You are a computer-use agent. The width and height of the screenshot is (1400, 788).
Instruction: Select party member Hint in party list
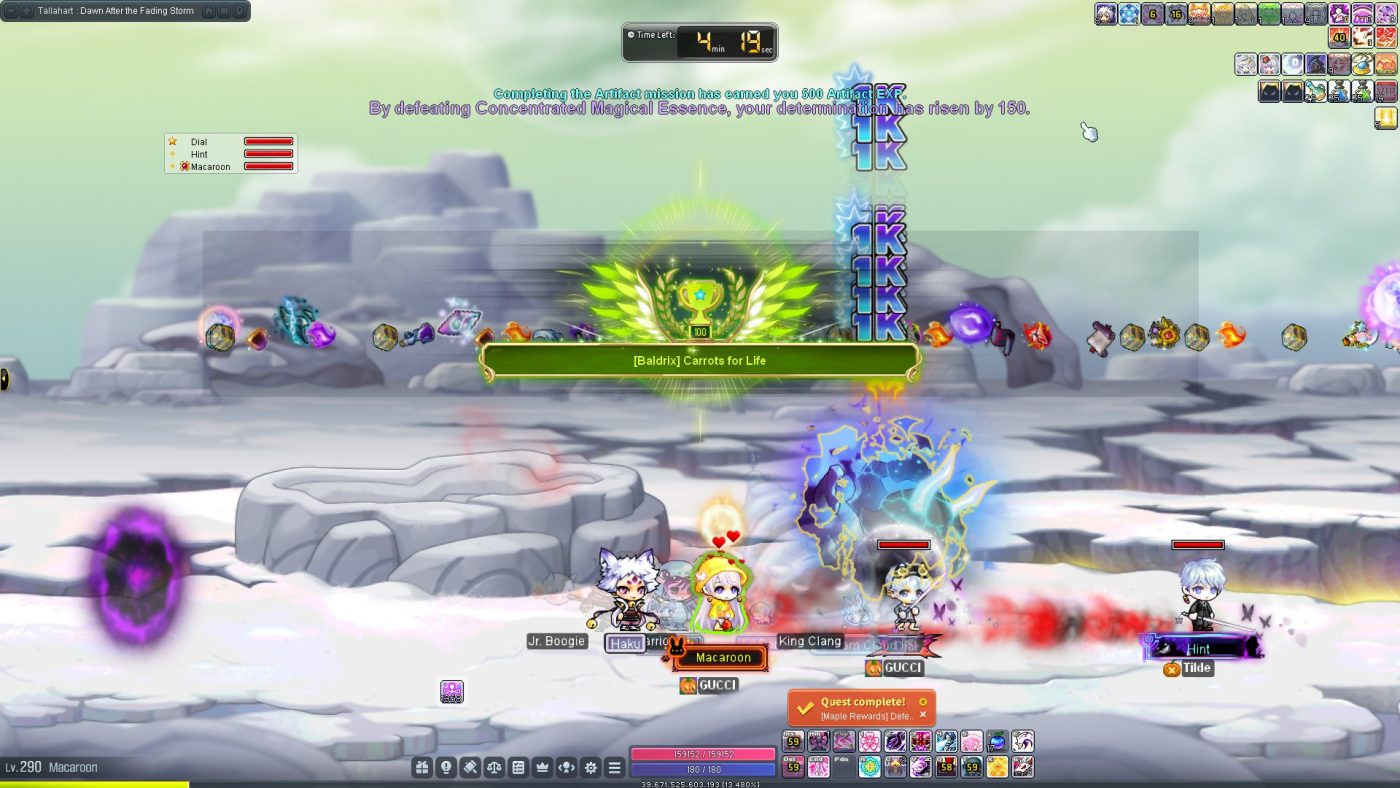coord(200,154)
